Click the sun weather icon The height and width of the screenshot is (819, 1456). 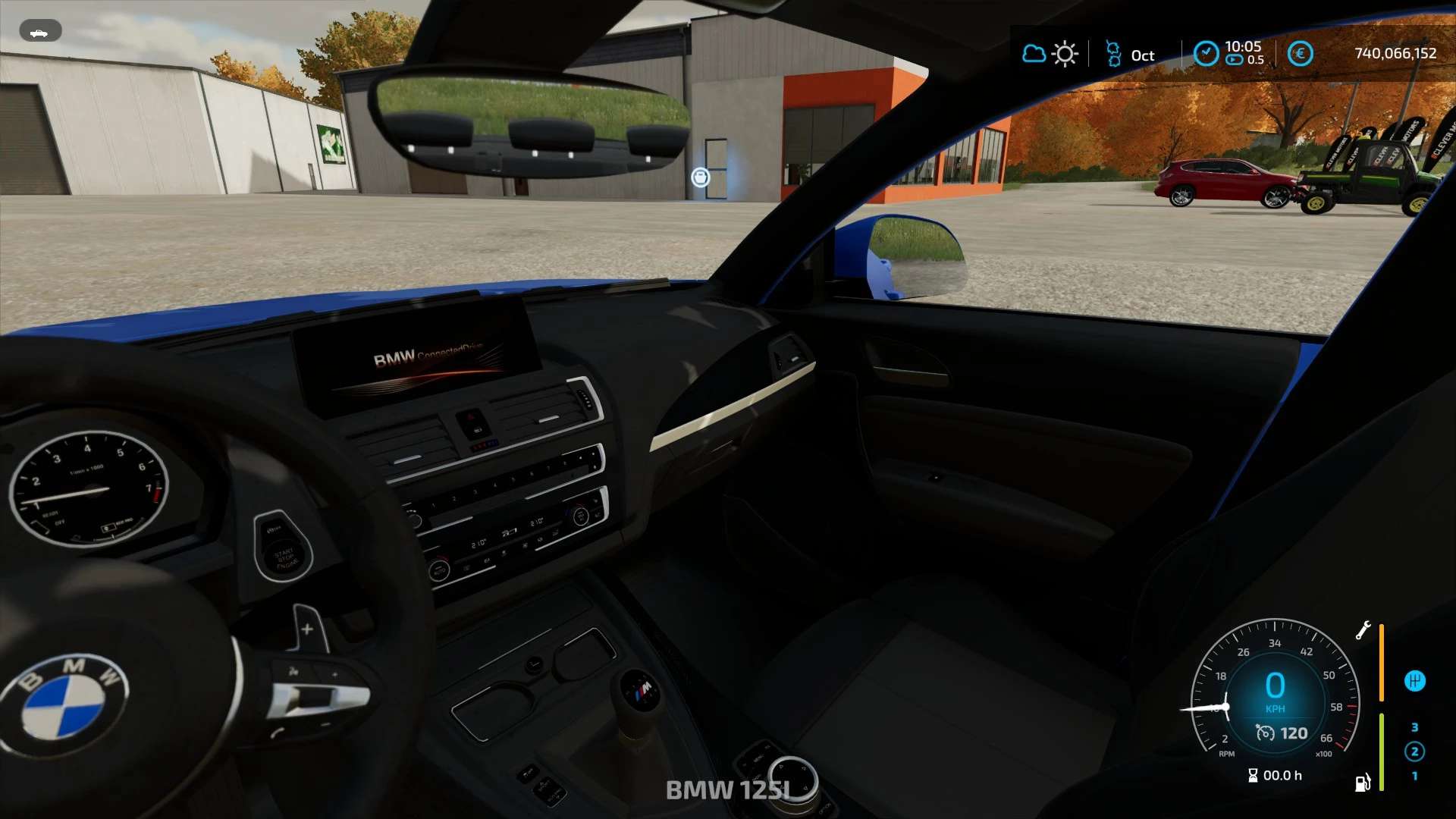[x=1065, y=54]
